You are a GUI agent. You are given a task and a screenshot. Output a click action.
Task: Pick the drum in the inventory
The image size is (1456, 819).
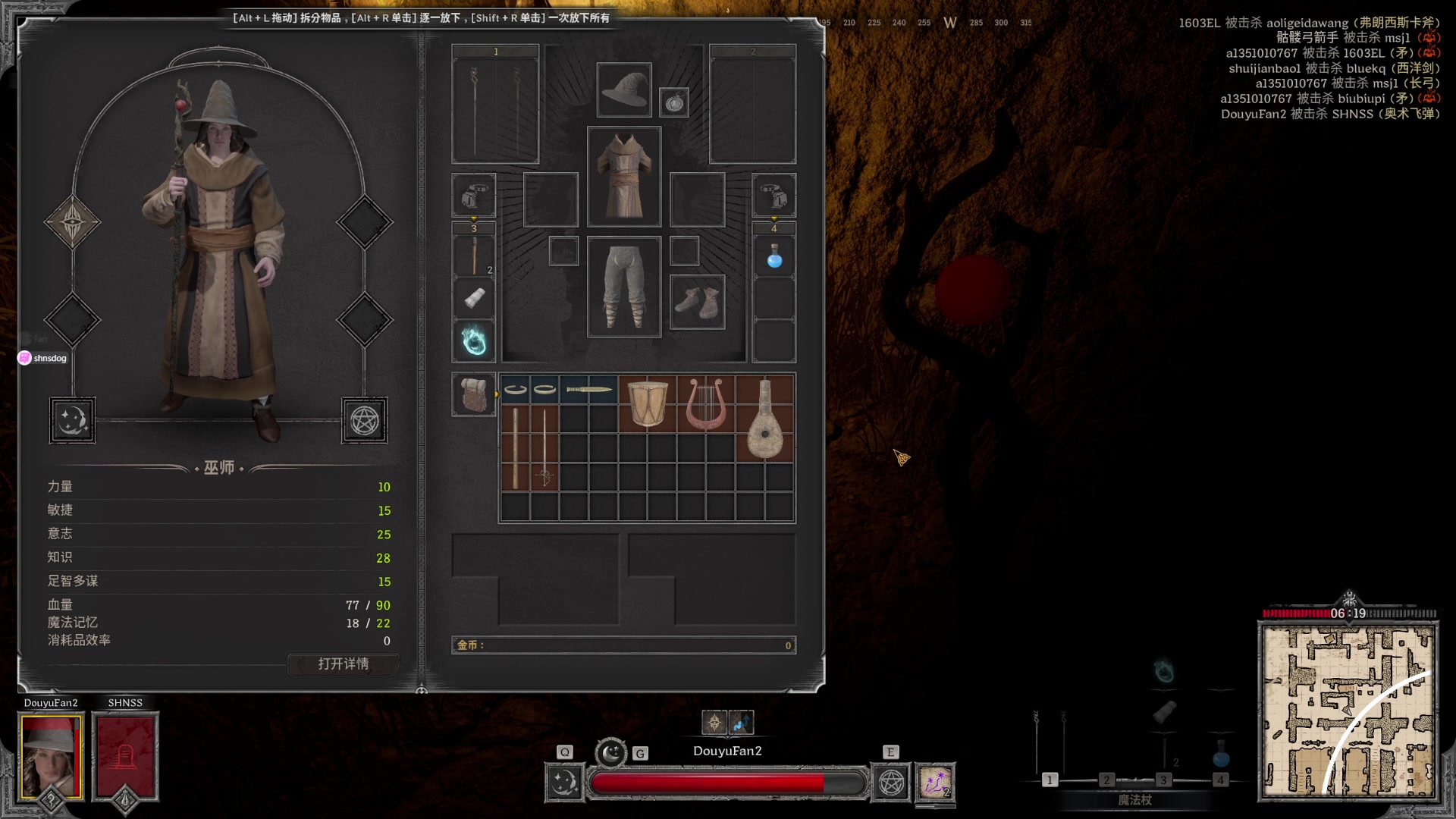pyautogui.click(x=648, y=403)
